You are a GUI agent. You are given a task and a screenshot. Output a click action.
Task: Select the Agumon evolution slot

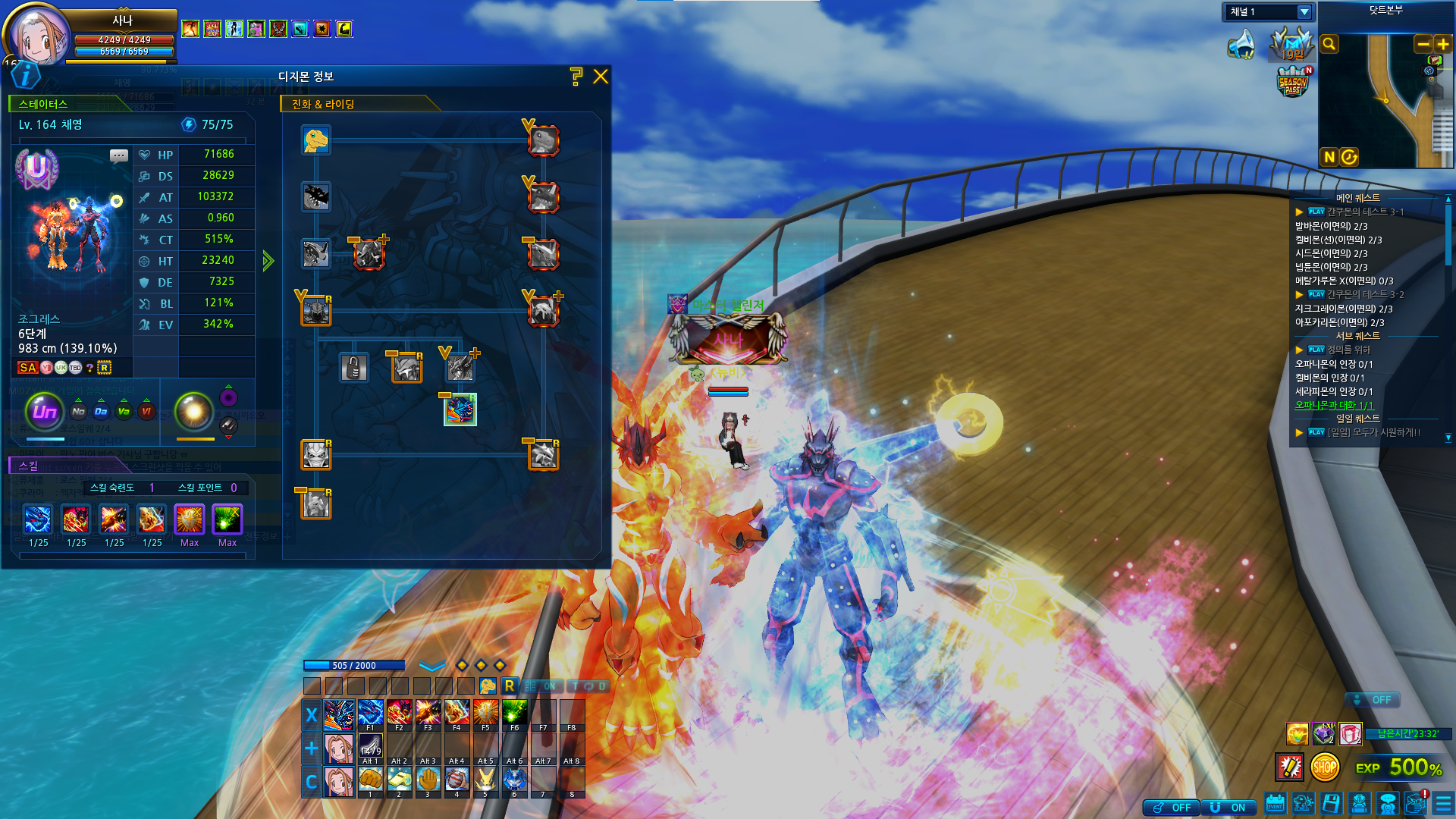pos(315,140)
